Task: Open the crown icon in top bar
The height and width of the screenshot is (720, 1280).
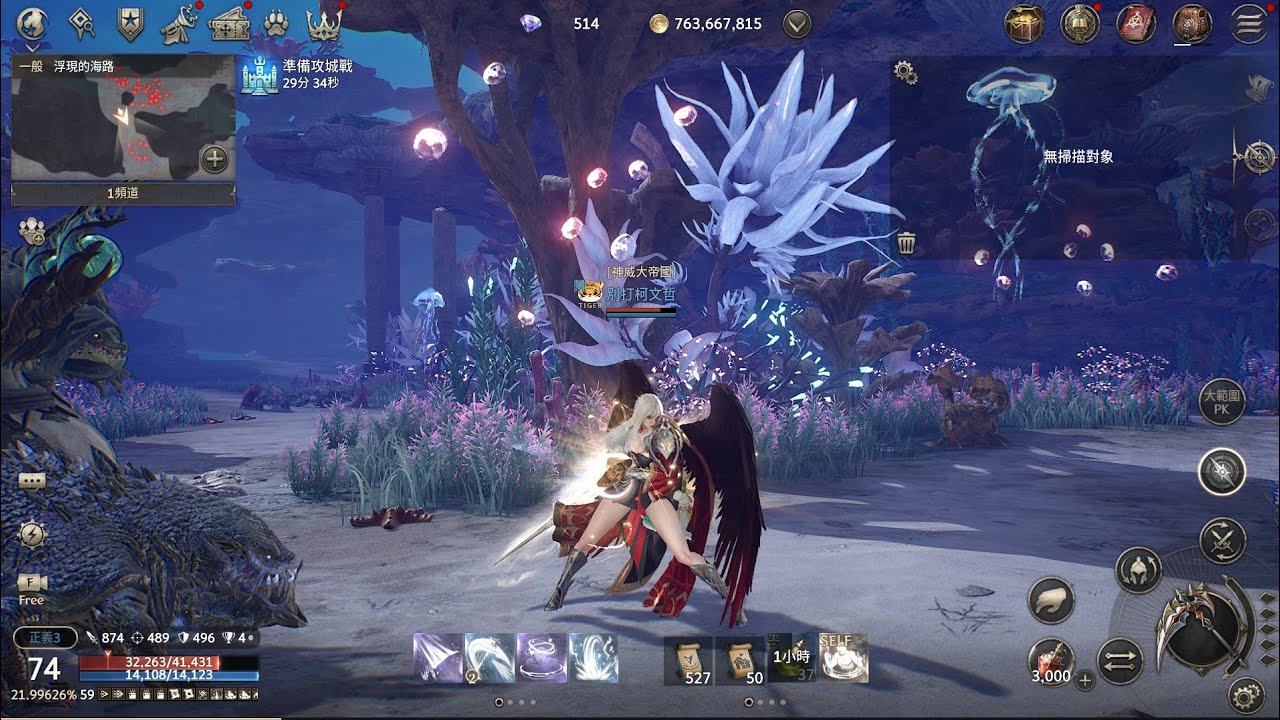Action: coord(323,23)
